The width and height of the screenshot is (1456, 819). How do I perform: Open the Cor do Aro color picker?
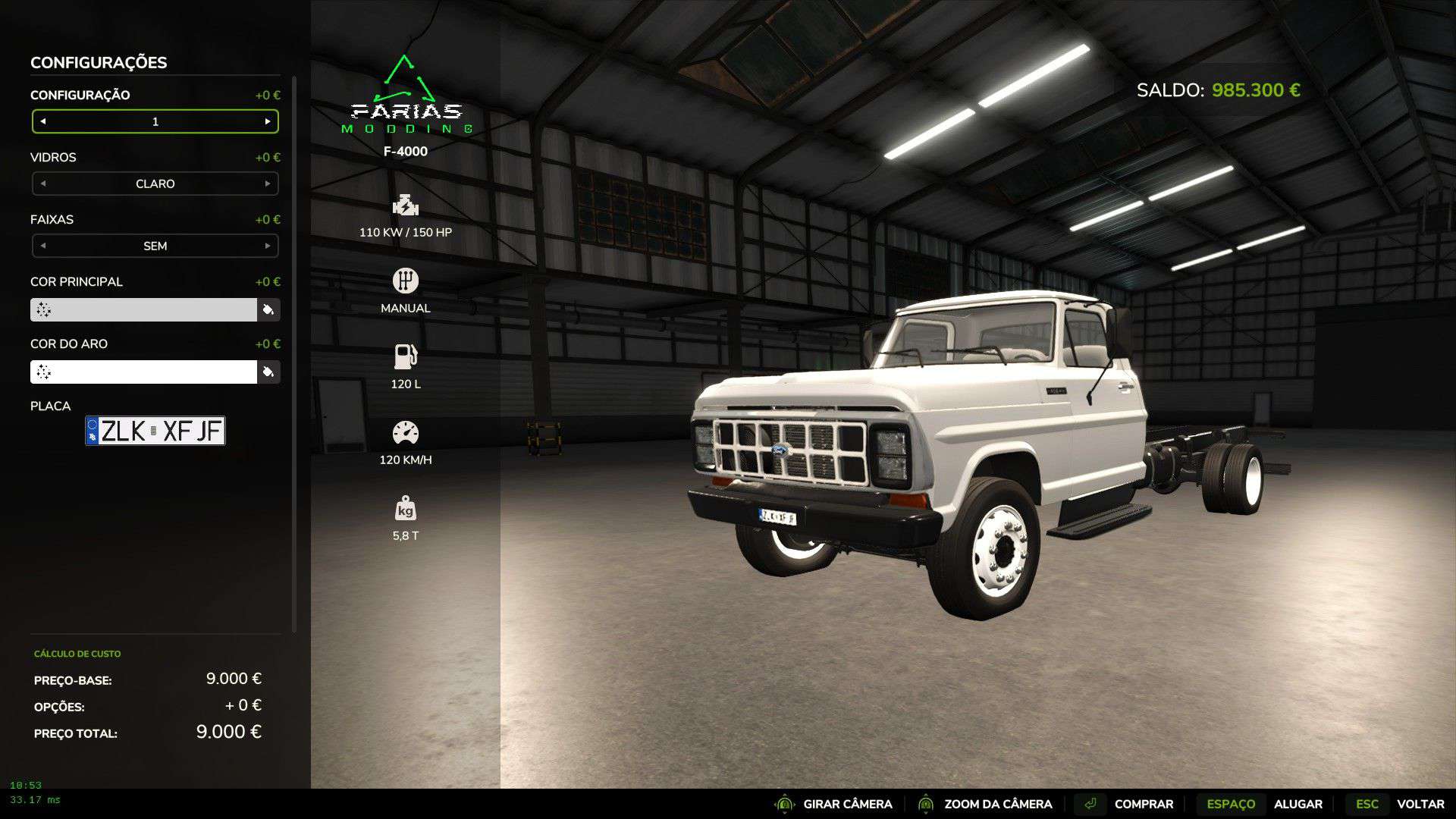pos(268,372)
